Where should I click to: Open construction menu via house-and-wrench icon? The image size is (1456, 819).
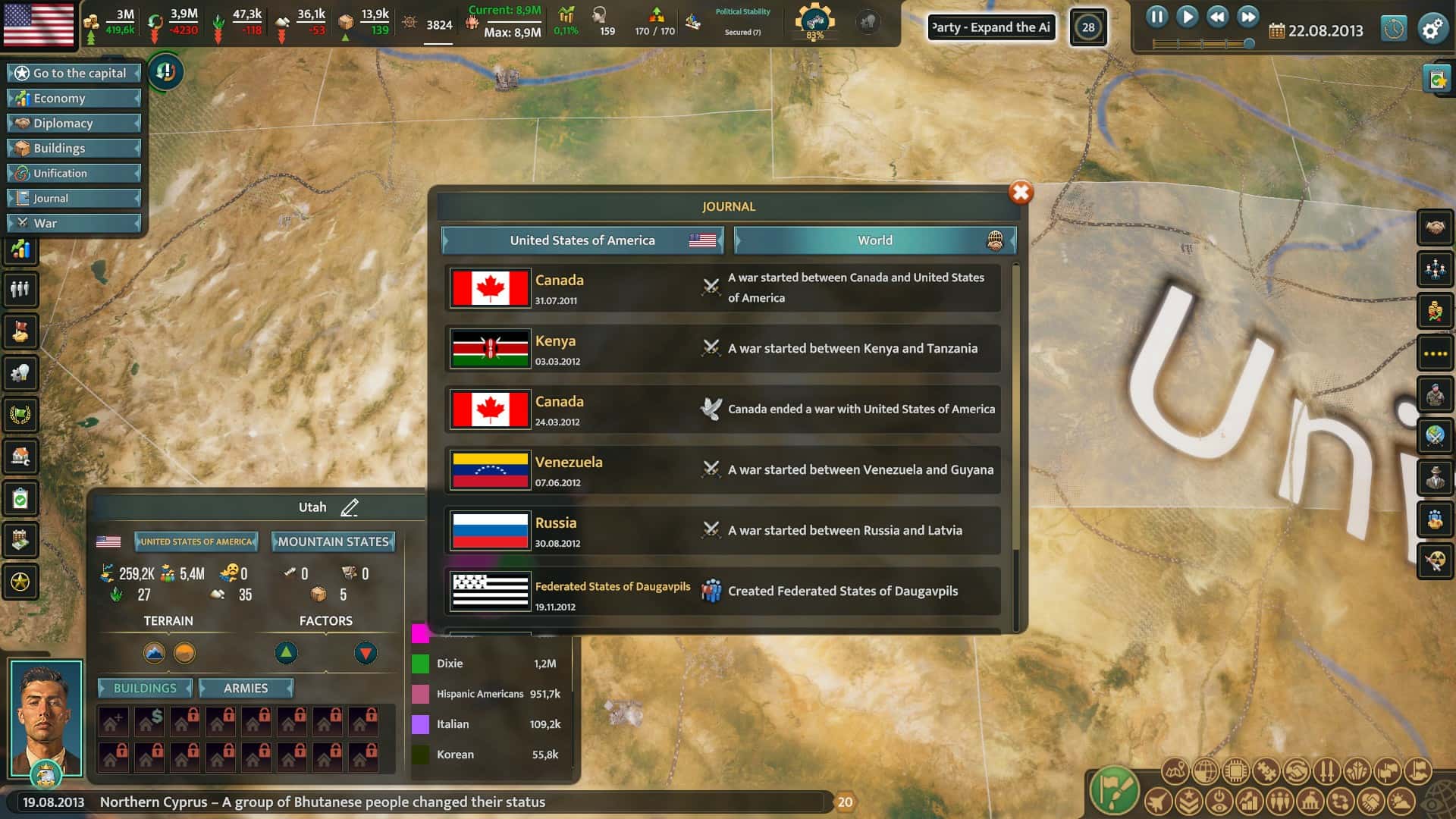21,456
